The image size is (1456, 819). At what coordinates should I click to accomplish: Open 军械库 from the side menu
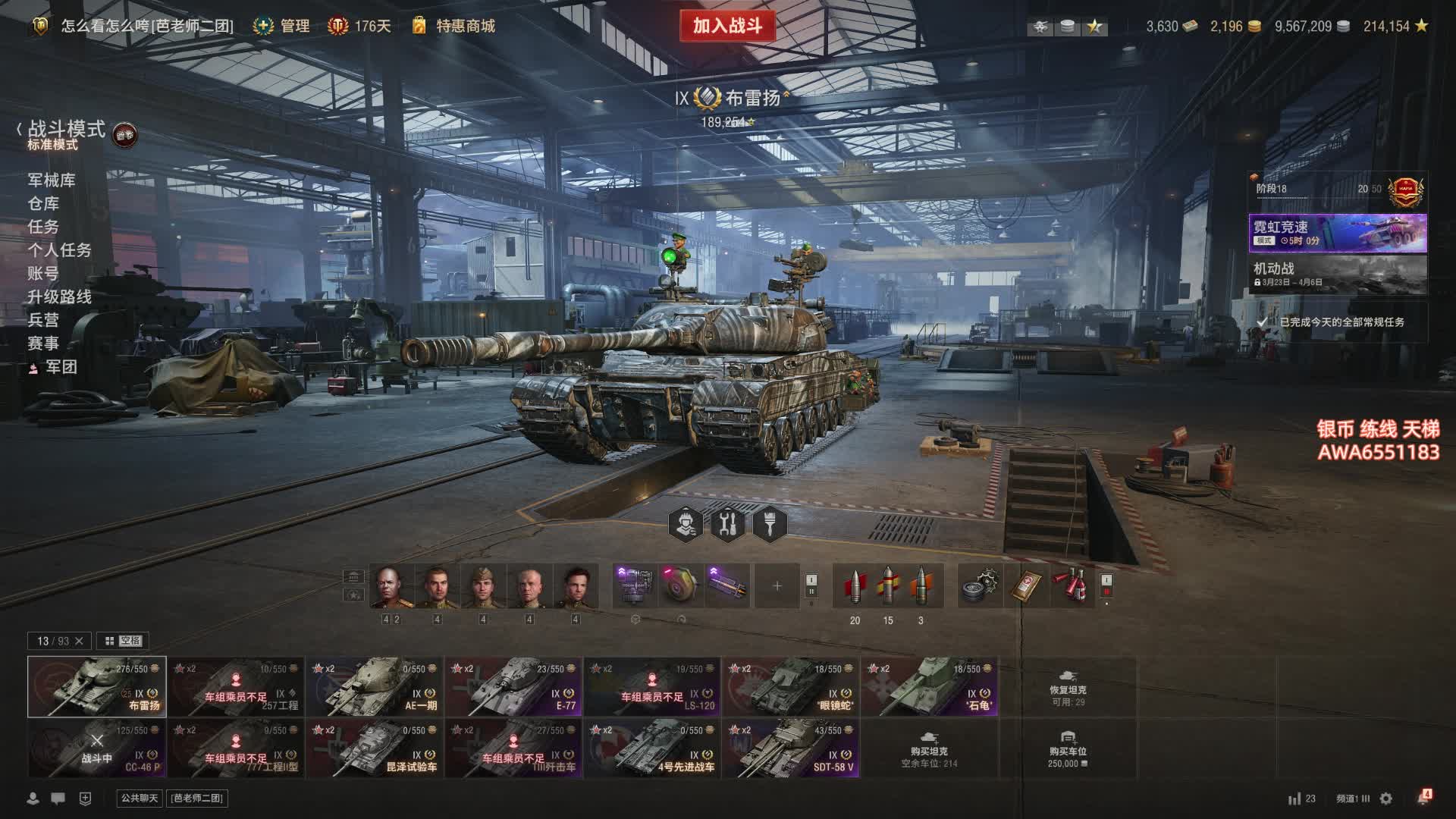(52, 180)
